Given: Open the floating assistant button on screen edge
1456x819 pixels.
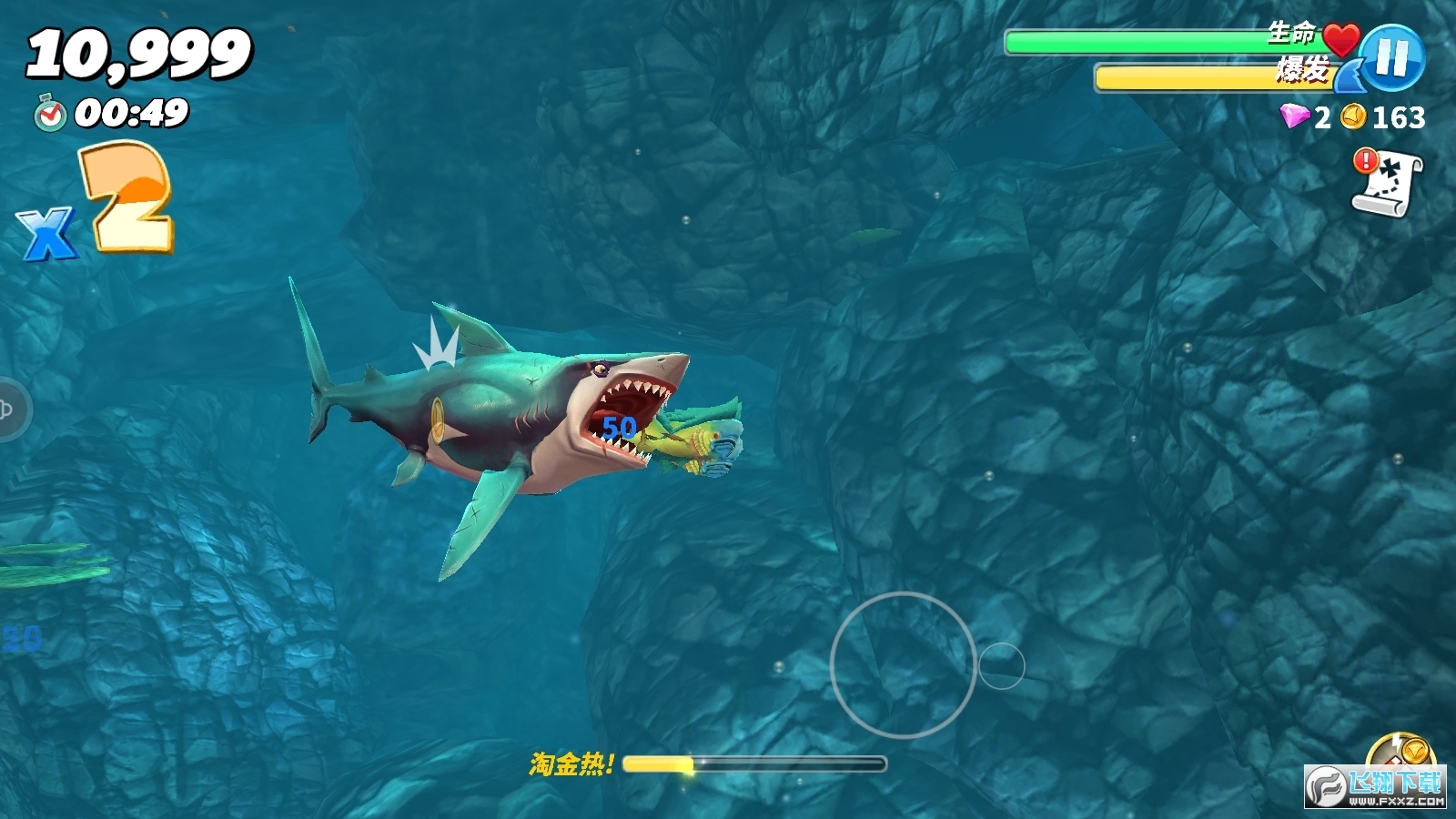Looking at the screenshot, I should coord(11,409).
